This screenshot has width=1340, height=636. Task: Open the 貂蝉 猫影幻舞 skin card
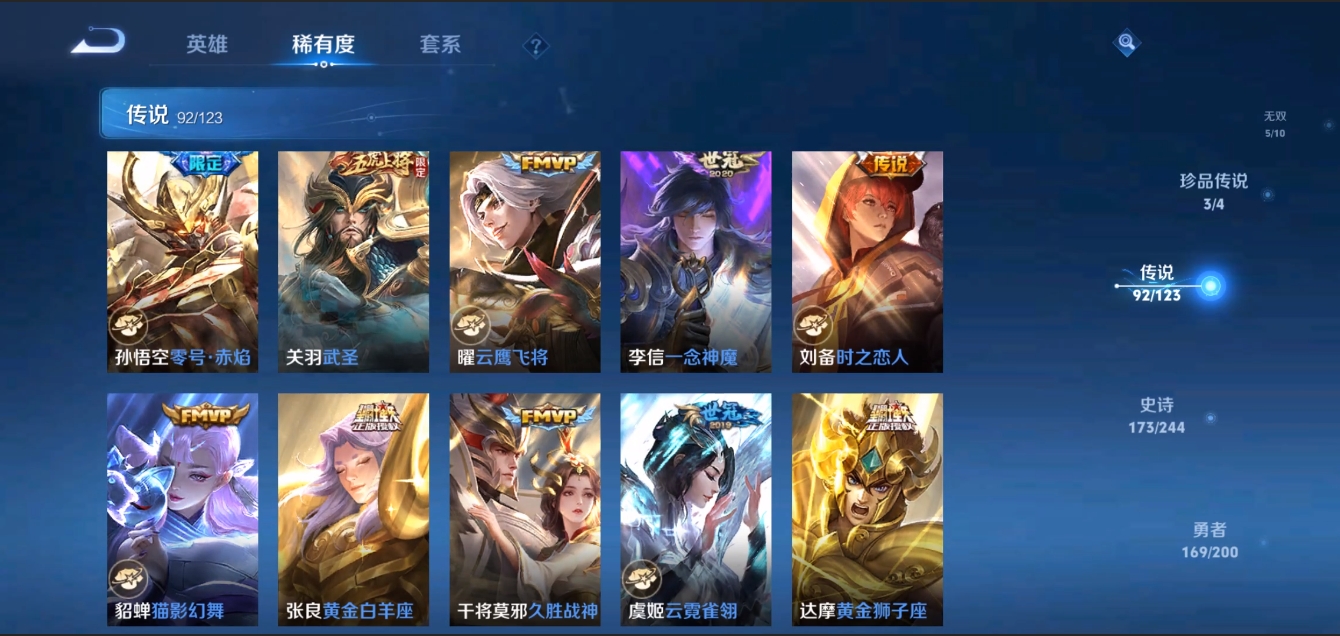(x=182, y=509)
